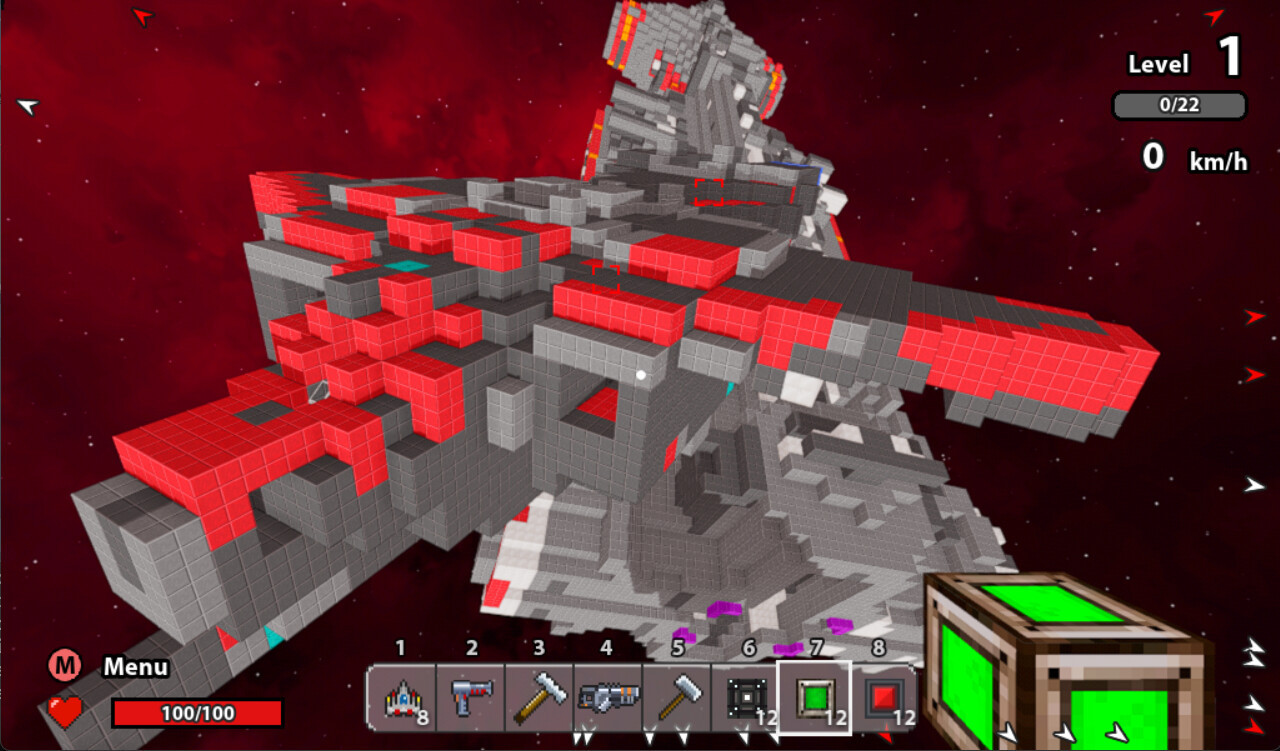
Task: Select the heavy blaster rifle in slot 4
Action: click(607, 698)
